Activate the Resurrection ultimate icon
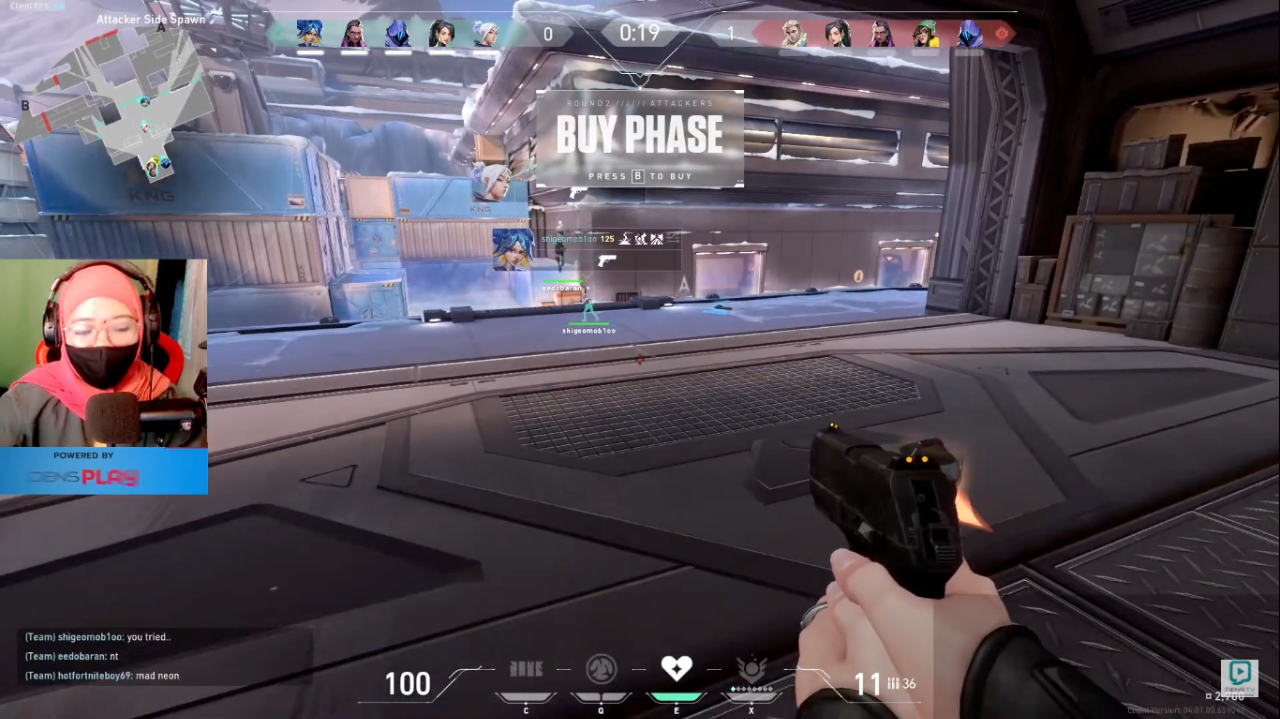The width and height of the screenshot is (1280, 719). click(751, 668)
